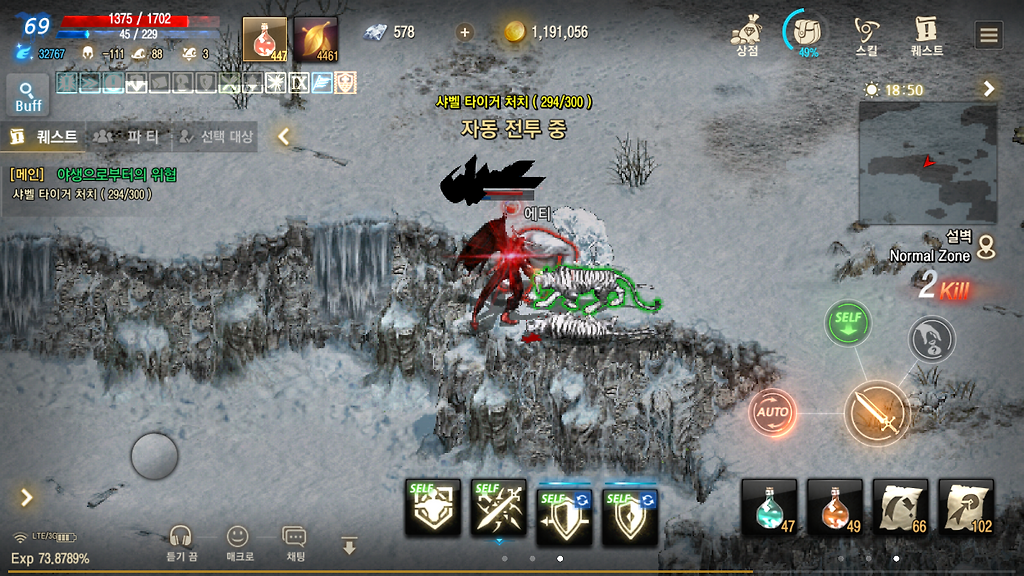Viewport: 1024px width, 576px height.
Task: Use the teal potion with 47 count
Action: [x=769, y=507]
